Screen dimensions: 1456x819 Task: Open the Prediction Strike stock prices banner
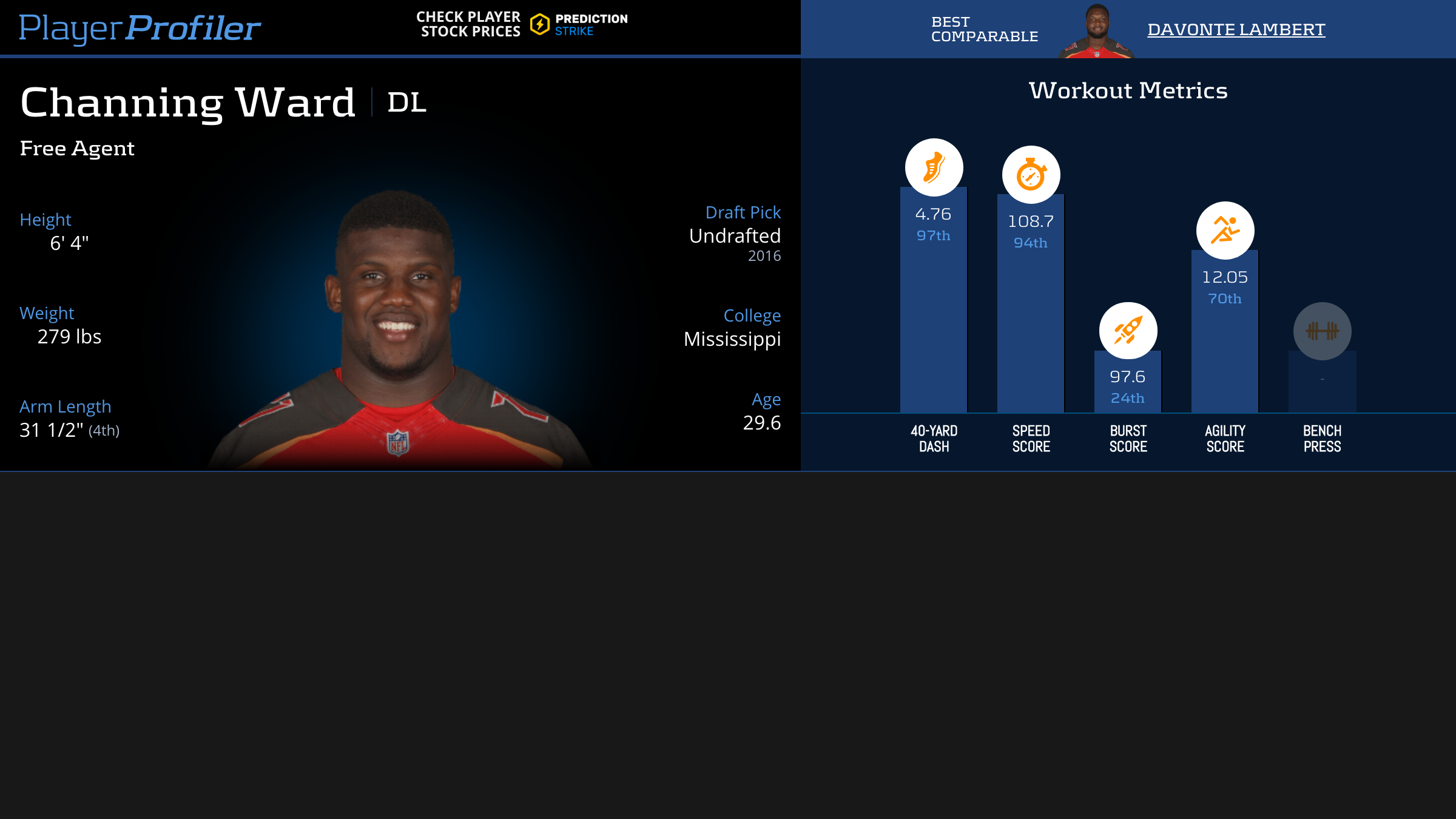522,24
